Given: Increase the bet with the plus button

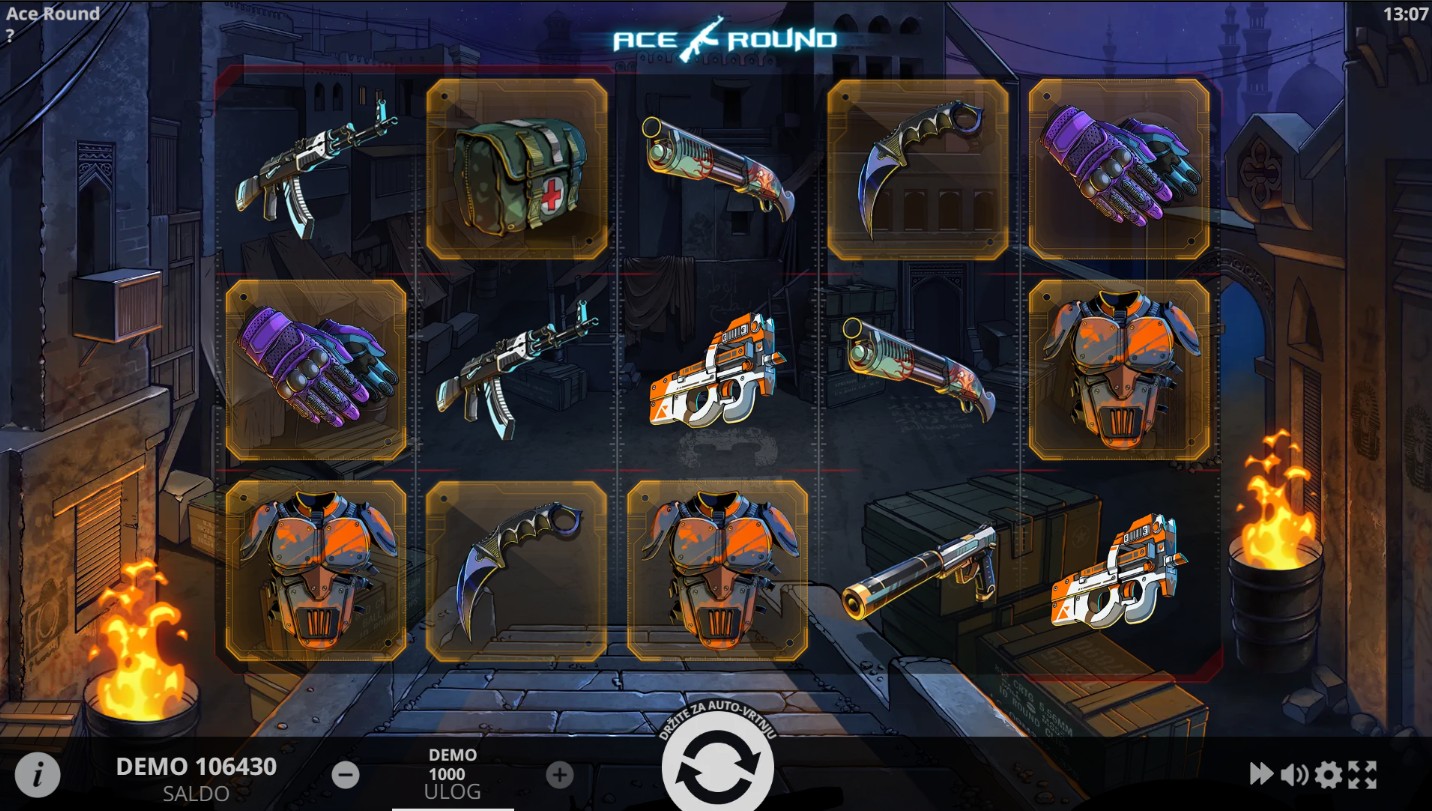Looking at the screenshot, I should pyautogui.click(x=559, y=774).
